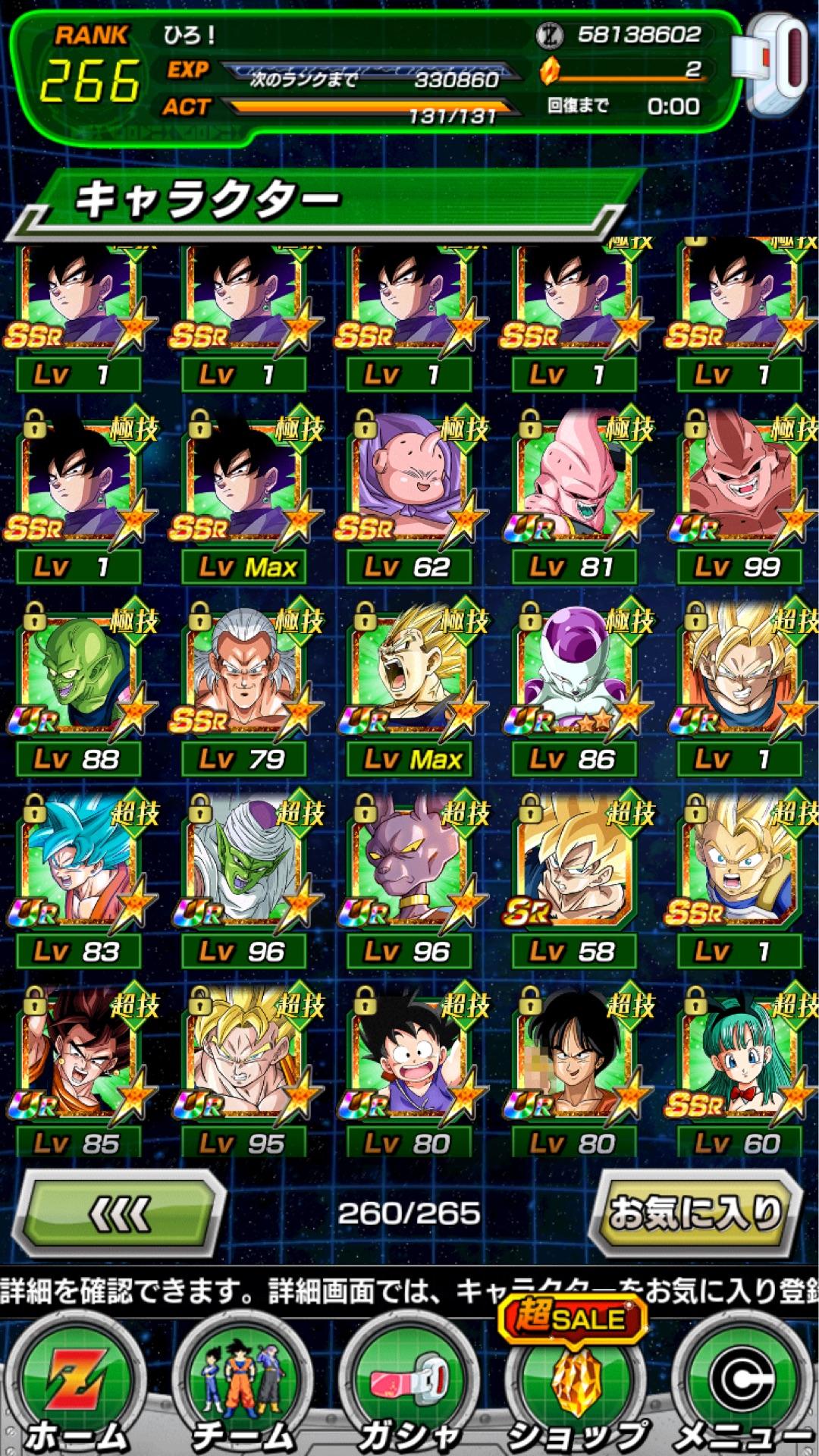
Task: Choose the Lv 80 Yamcha card
Action: point(573,1058)
